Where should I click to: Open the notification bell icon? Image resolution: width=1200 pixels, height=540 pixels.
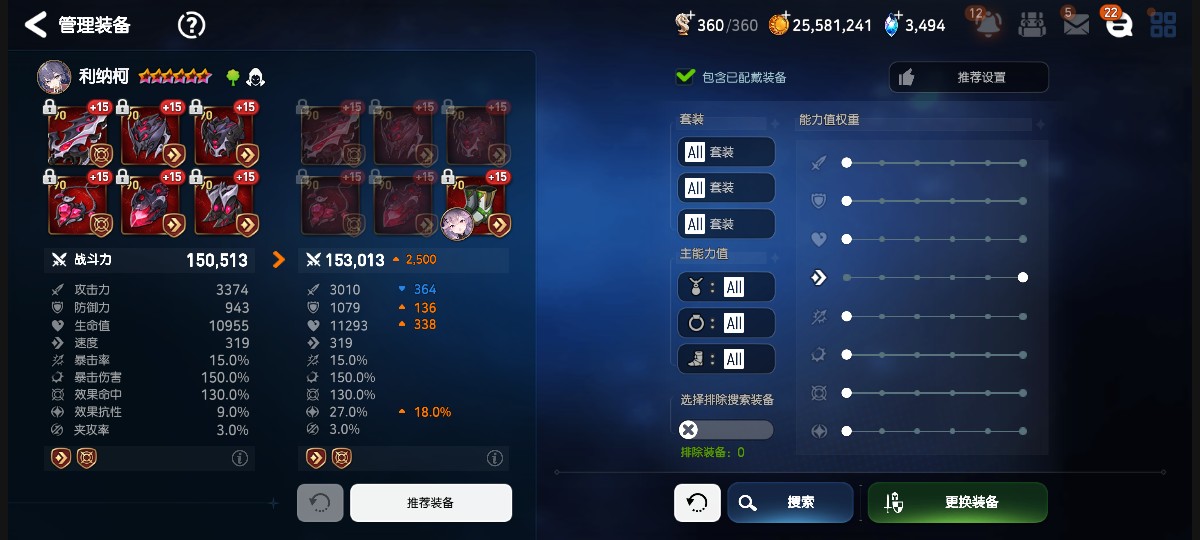tap(987, 24)
